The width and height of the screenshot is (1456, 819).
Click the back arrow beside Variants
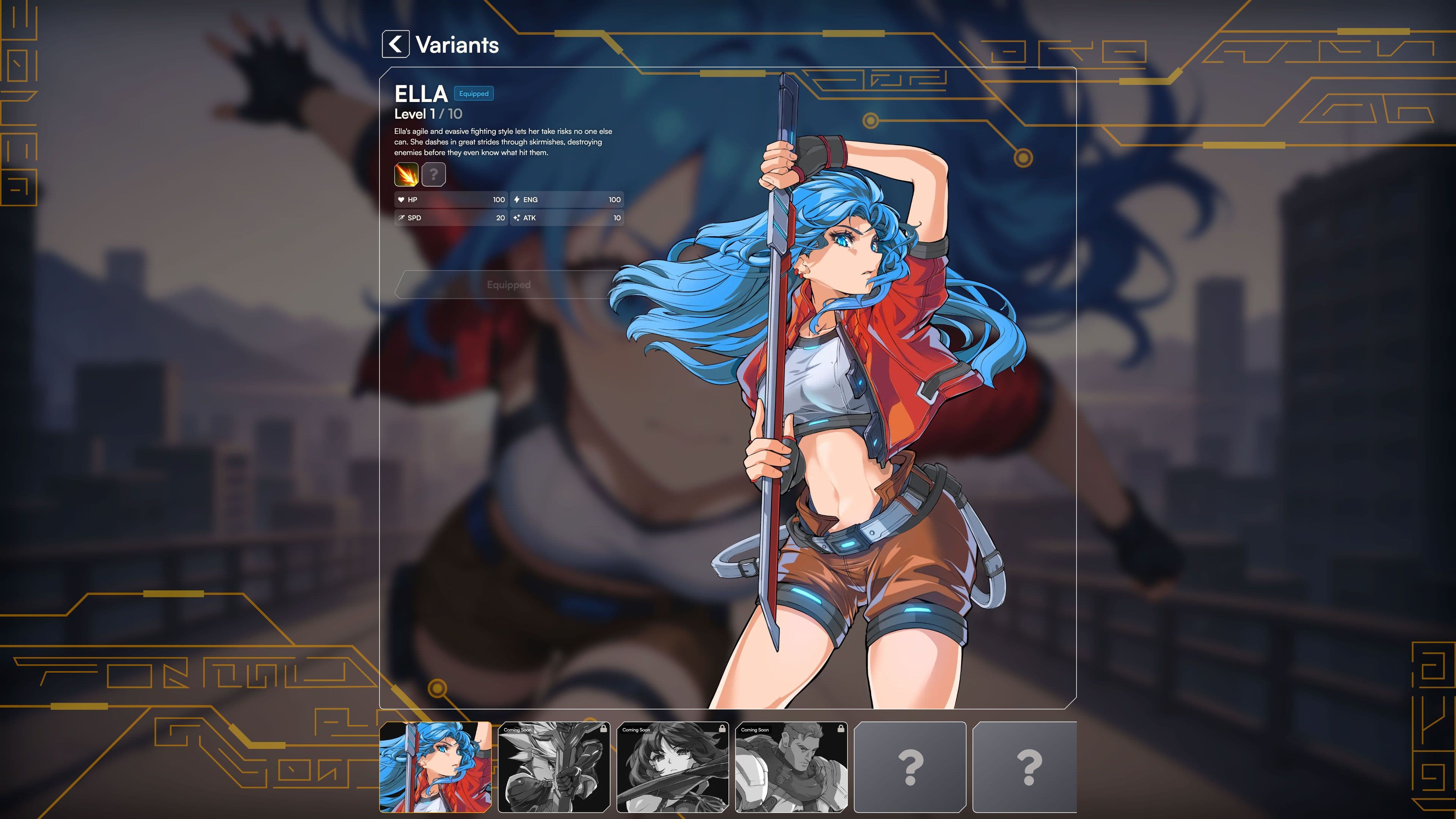coord(395,45)
